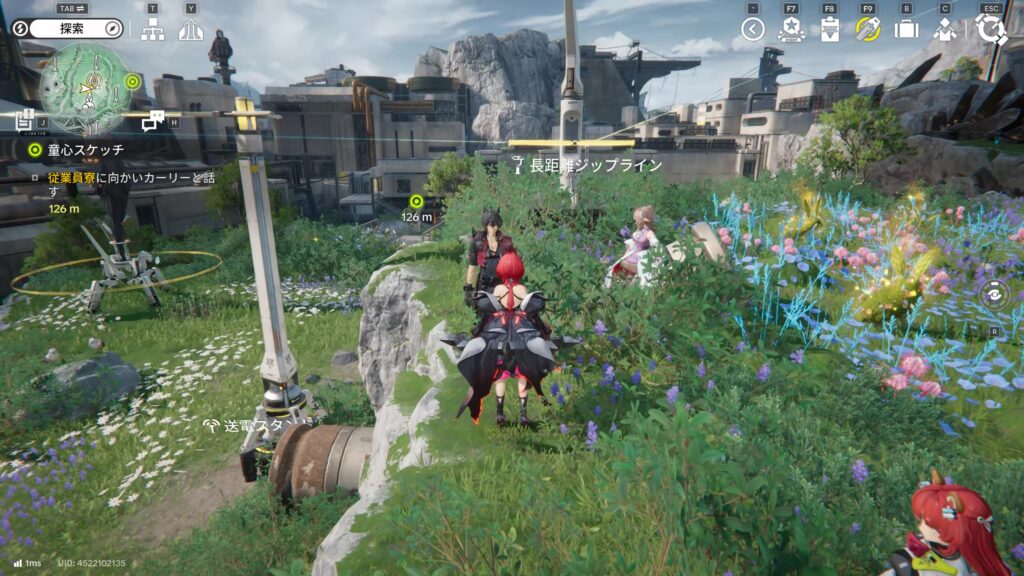
Task: Activate the circular eye icon button
Action: click(994, 294)
